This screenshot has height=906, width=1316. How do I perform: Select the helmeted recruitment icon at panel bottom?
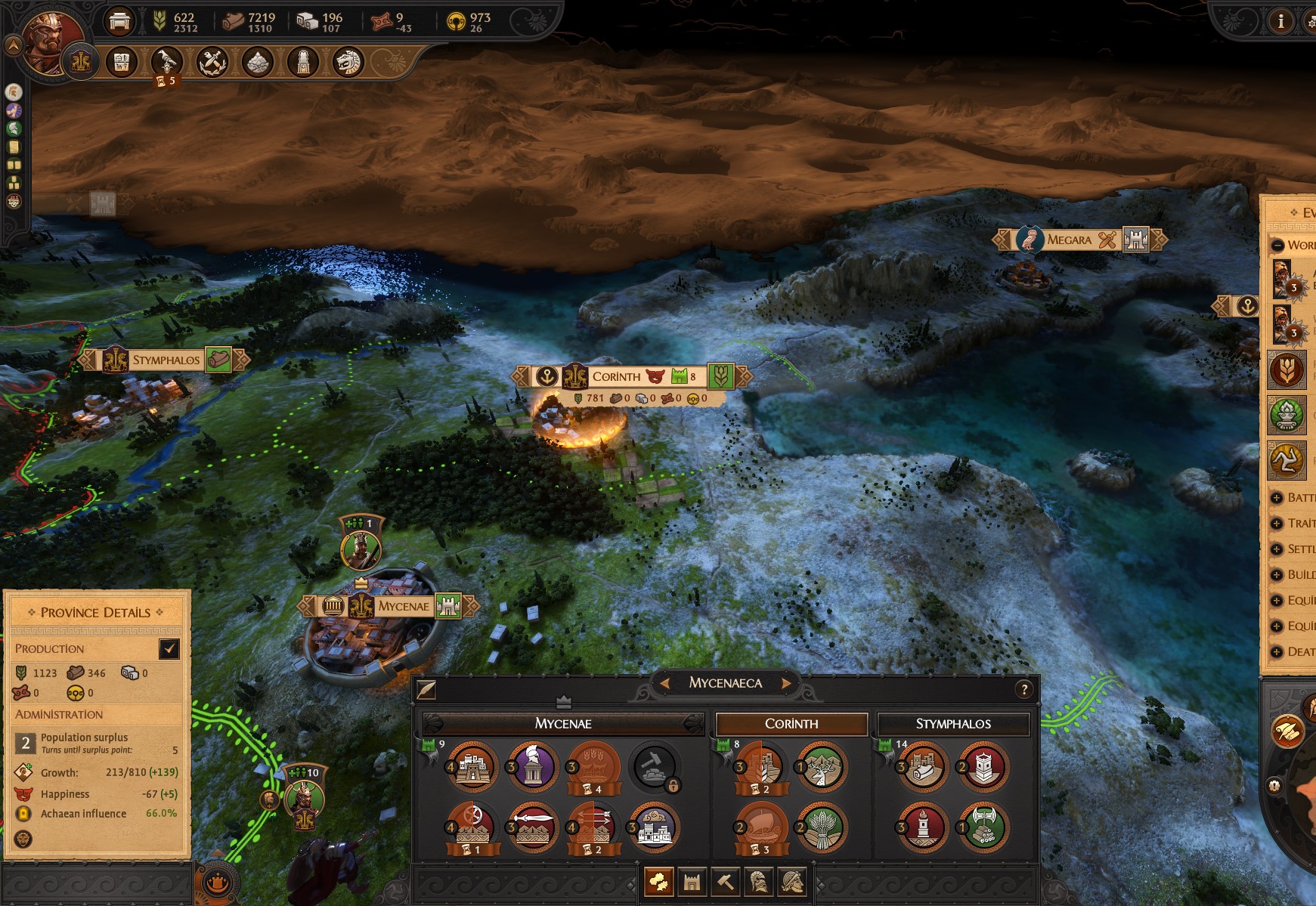click(x=759, y=881)
